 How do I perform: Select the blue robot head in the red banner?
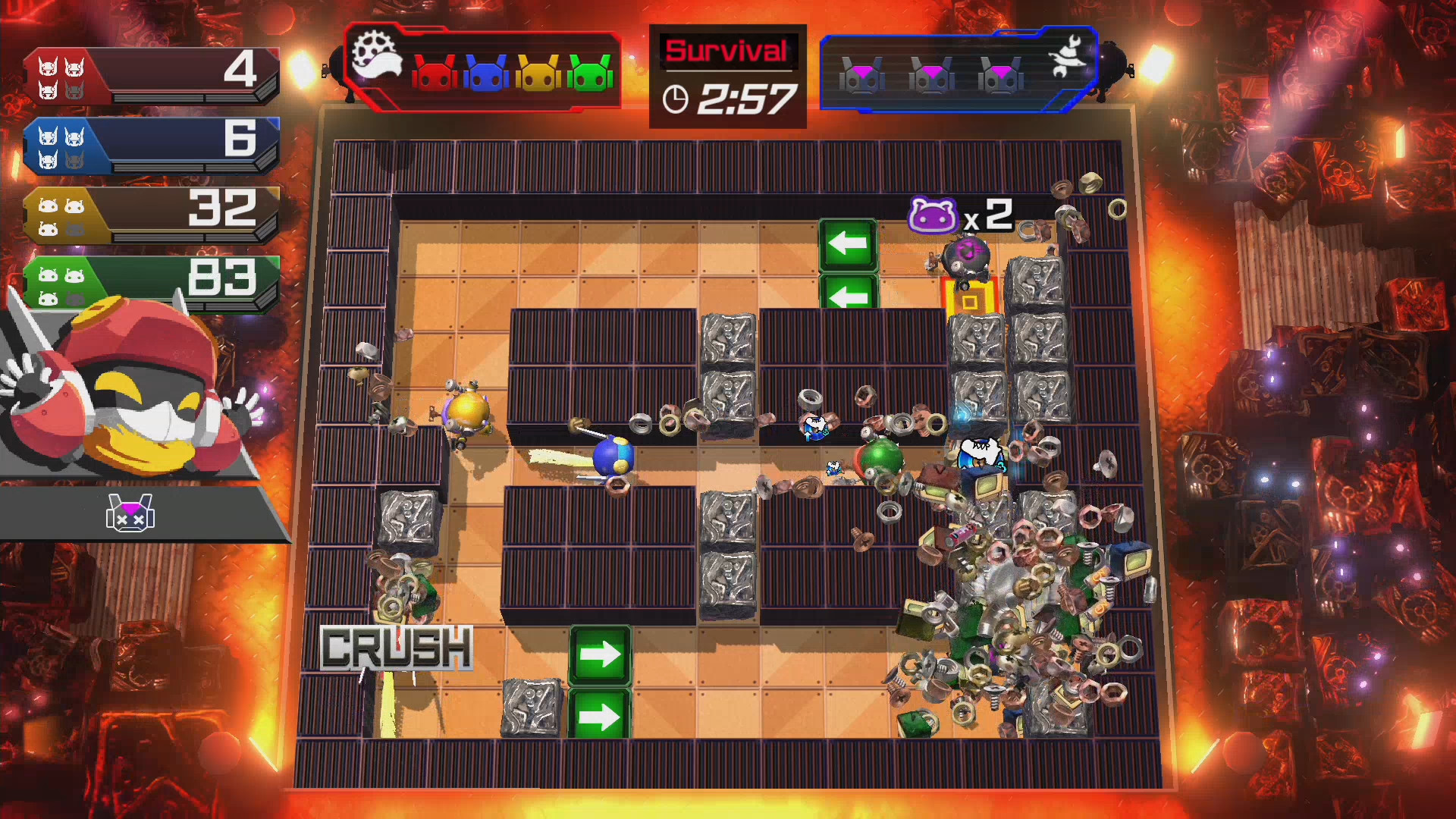pyautogui.click(x=486, y=71)
